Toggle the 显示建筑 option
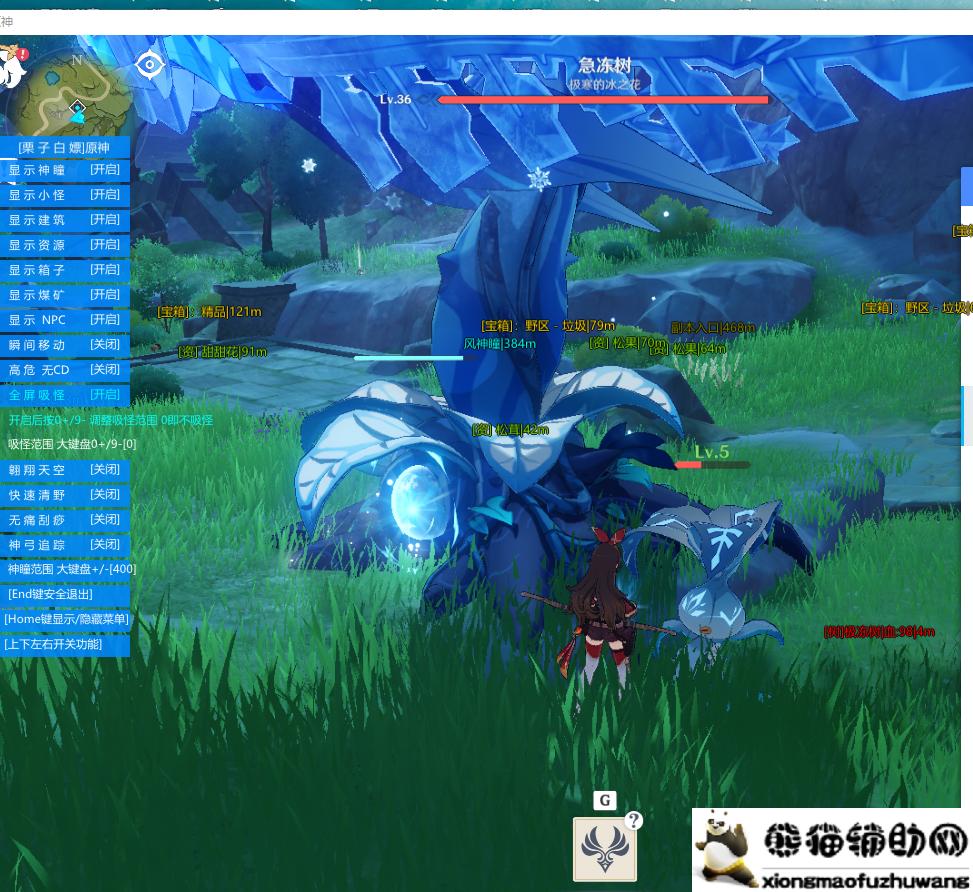 coord(65,220)
